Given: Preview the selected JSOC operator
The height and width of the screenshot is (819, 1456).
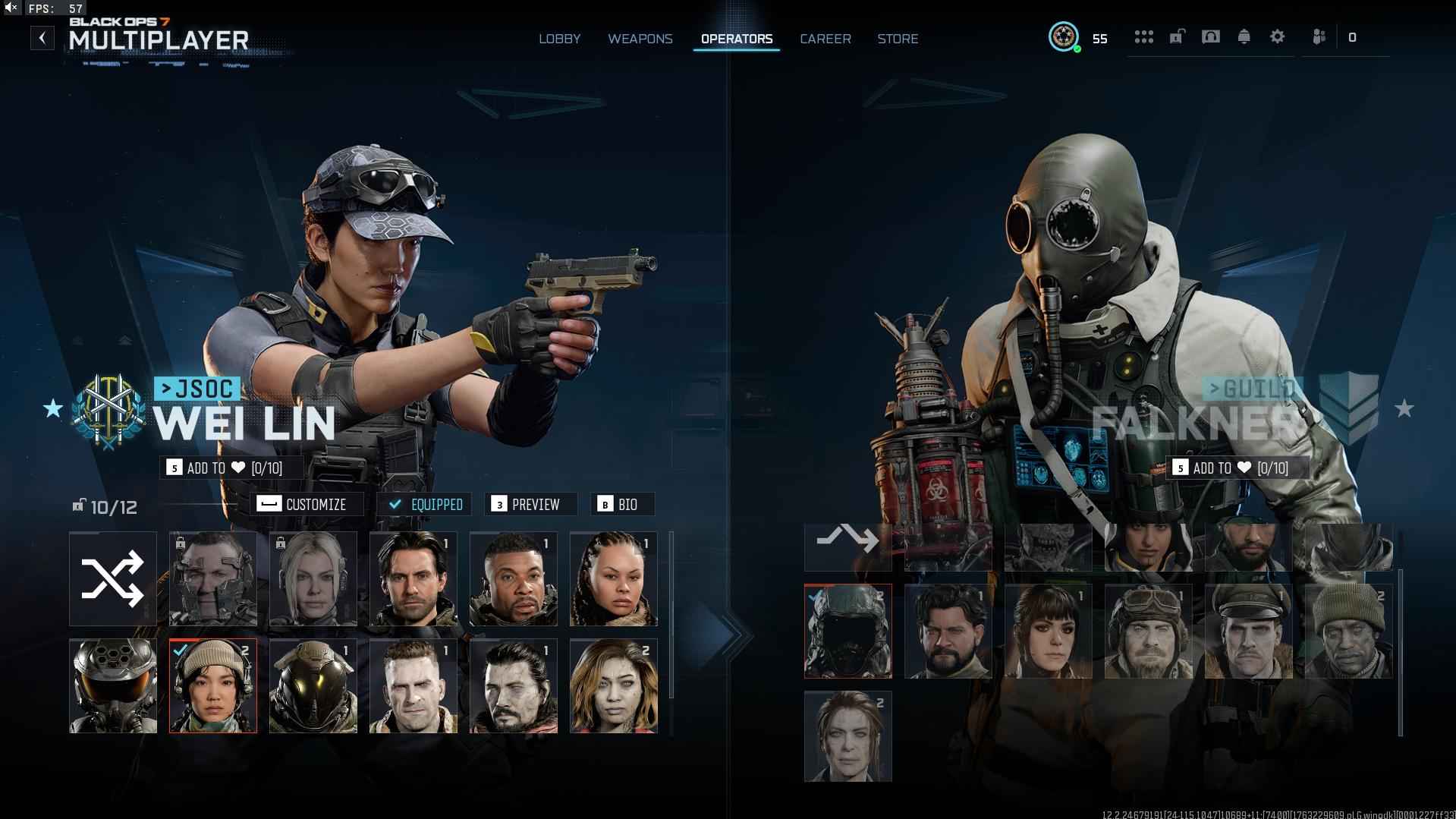Looking at the screenshot, I should pyautogui.click(x=530, y=505).
